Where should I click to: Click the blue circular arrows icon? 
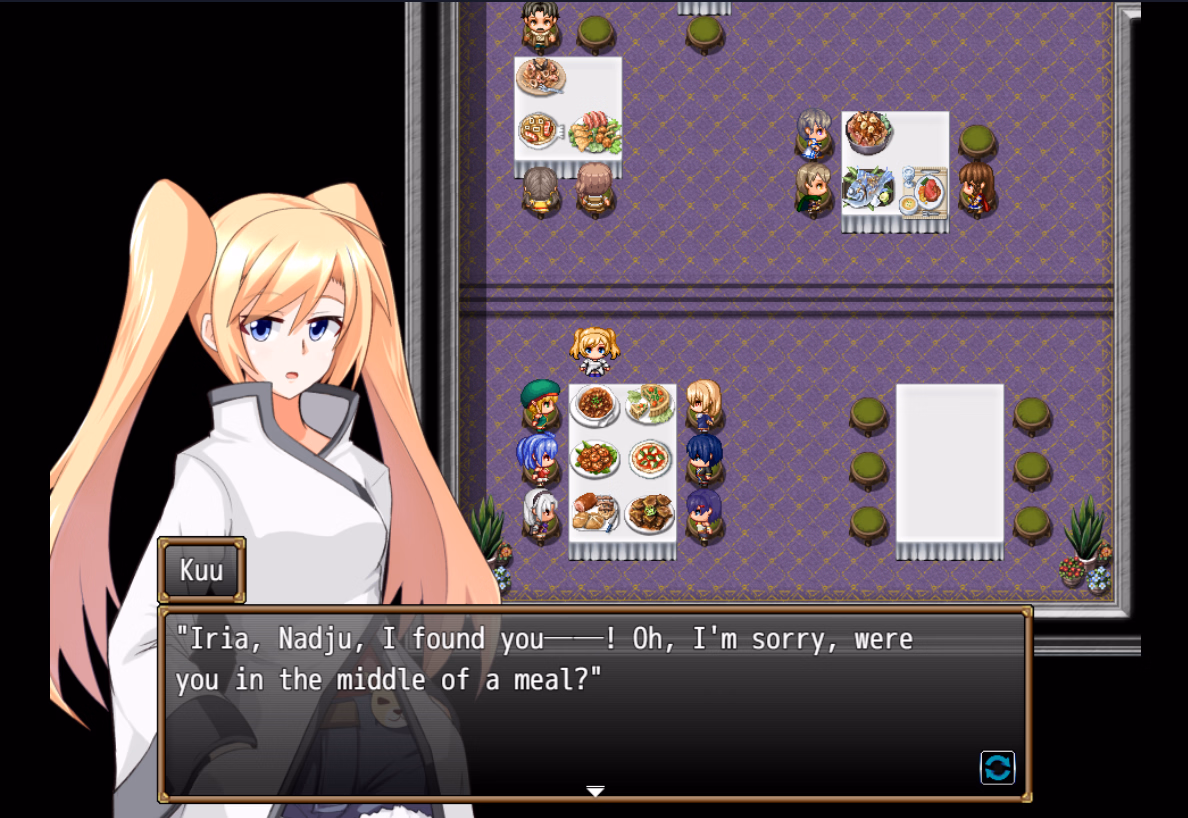click(x=997, y=767)
